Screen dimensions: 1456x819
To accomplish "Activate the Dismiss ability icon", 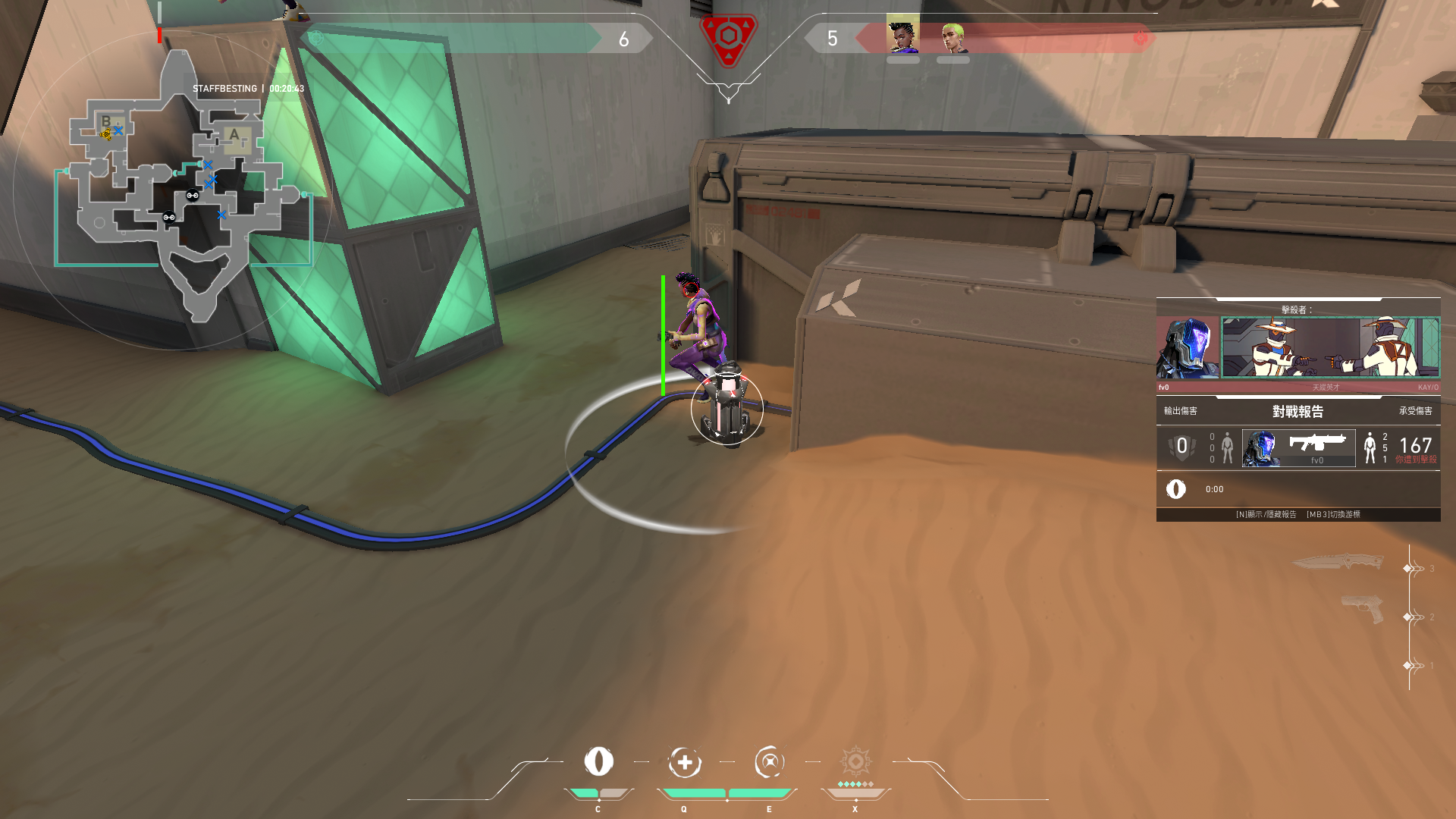I will (769, 762).
